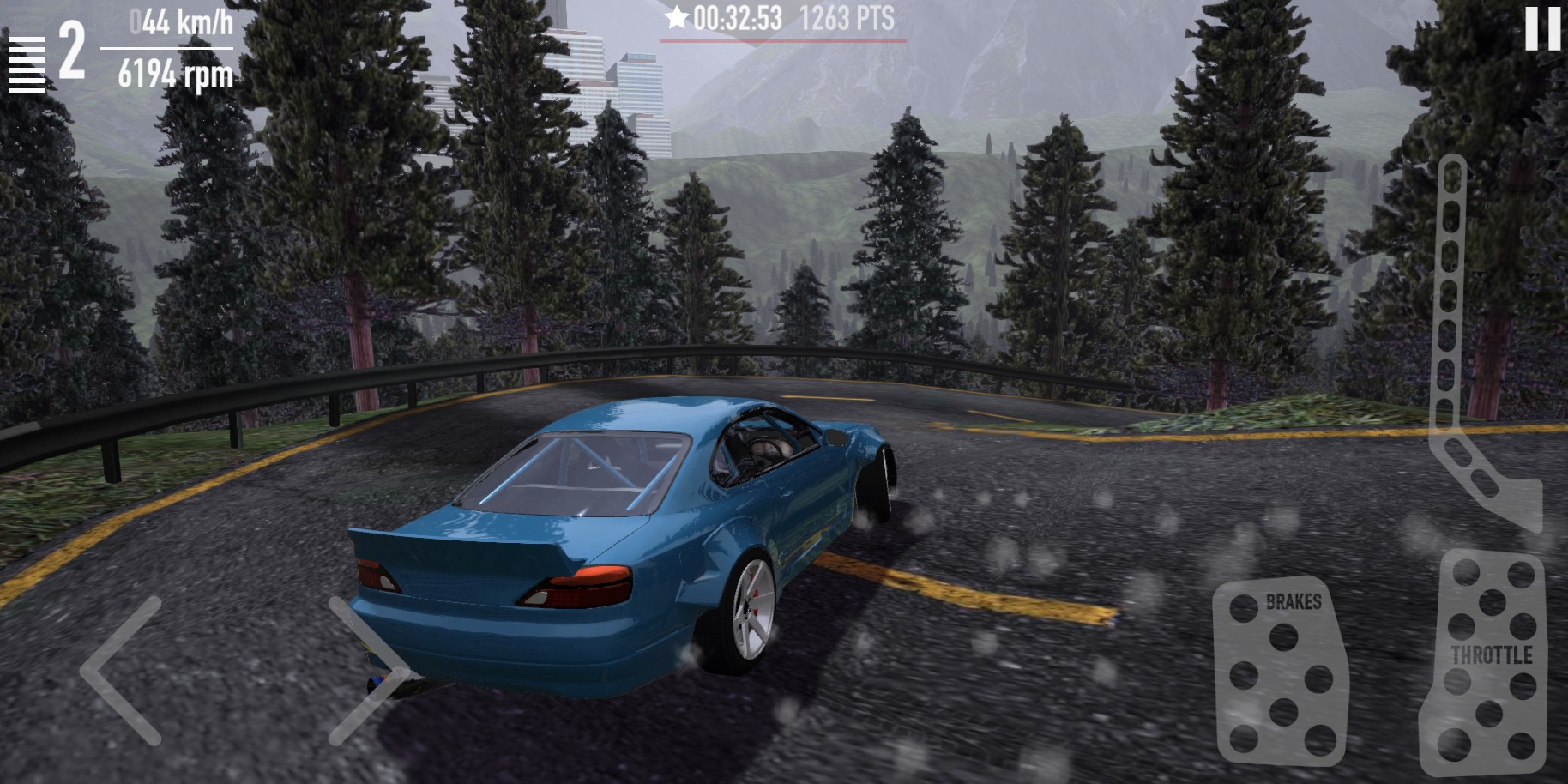The height and width of the screenshot is (784, 1568).
Task: Expand the gear number display
Action: [71, 50]
